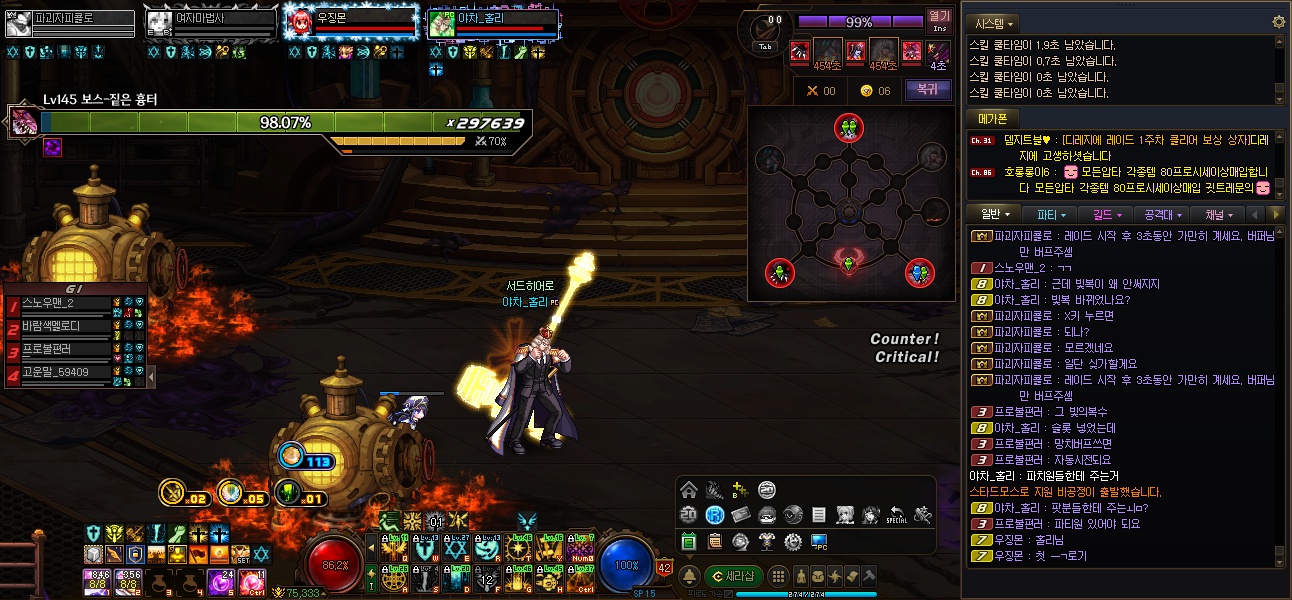
Task: Select party member 우징몬 frame
Action: [x=350, y=23]
